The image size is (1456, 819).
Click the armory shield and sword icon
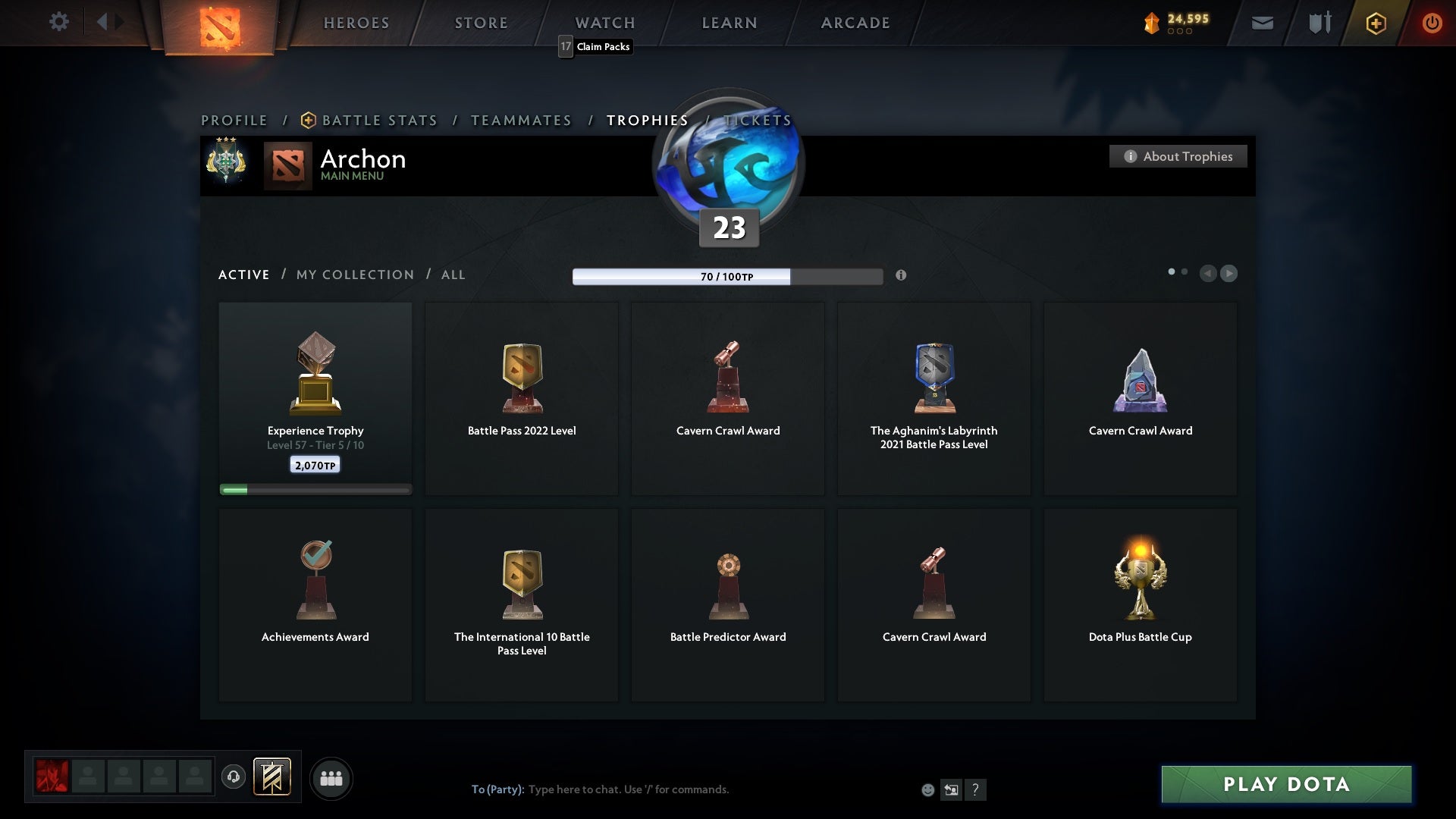(1319, 23)
